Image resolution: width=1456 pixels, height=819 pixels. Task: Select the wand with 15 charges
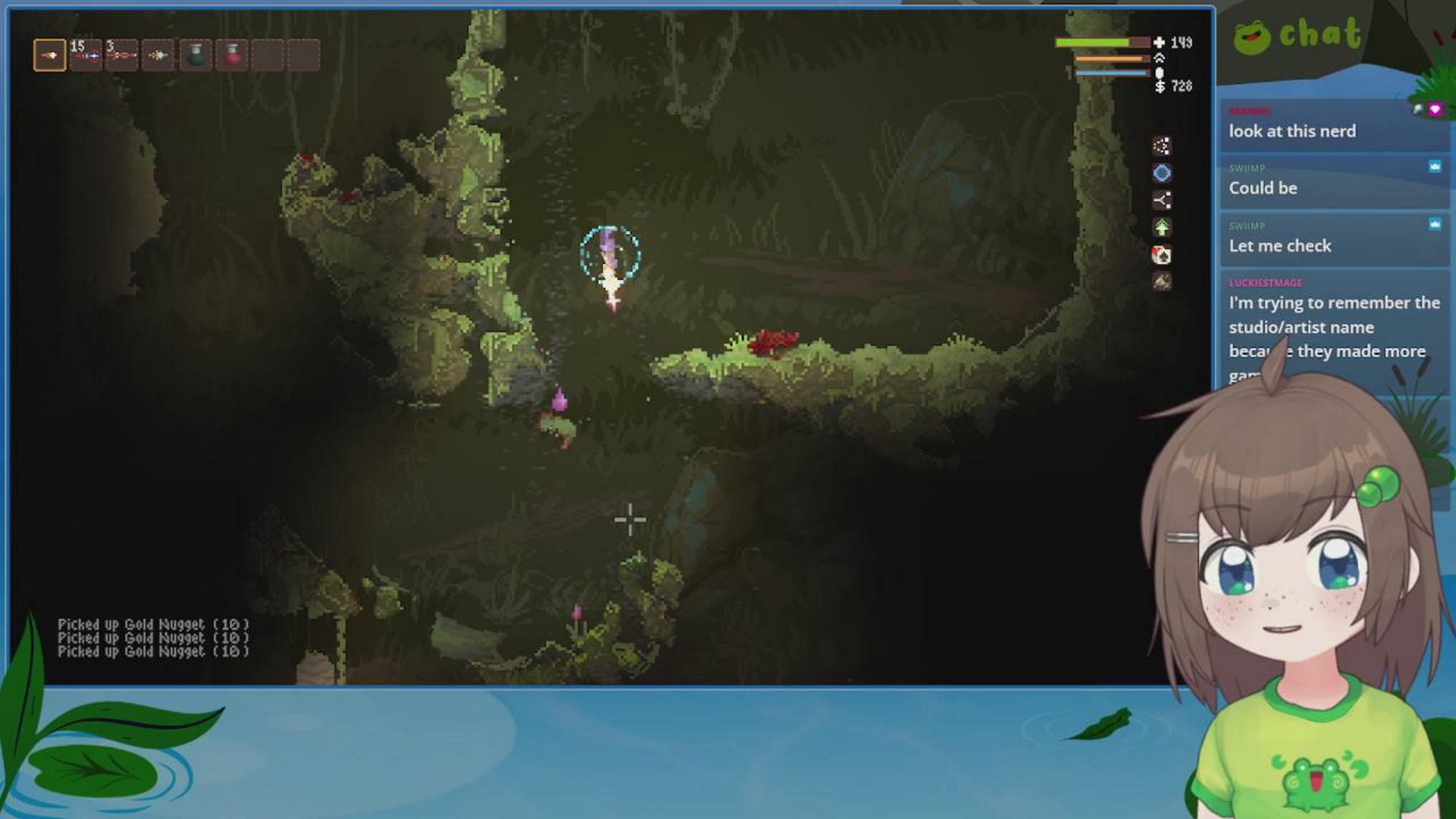tap(86, 55)
